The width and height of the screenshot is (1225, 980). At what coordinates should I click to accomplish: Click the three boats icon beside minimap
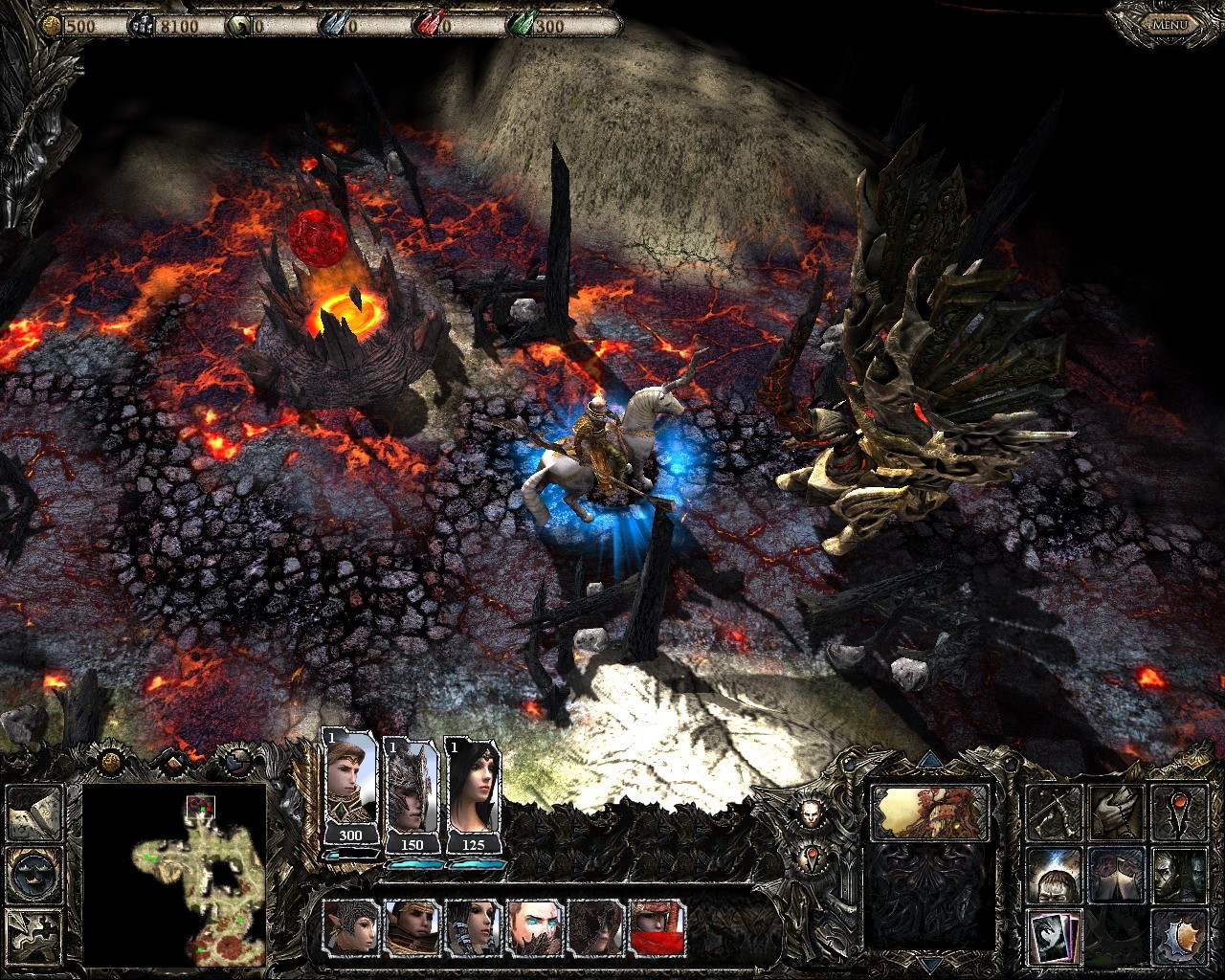[x=34, y=873]
